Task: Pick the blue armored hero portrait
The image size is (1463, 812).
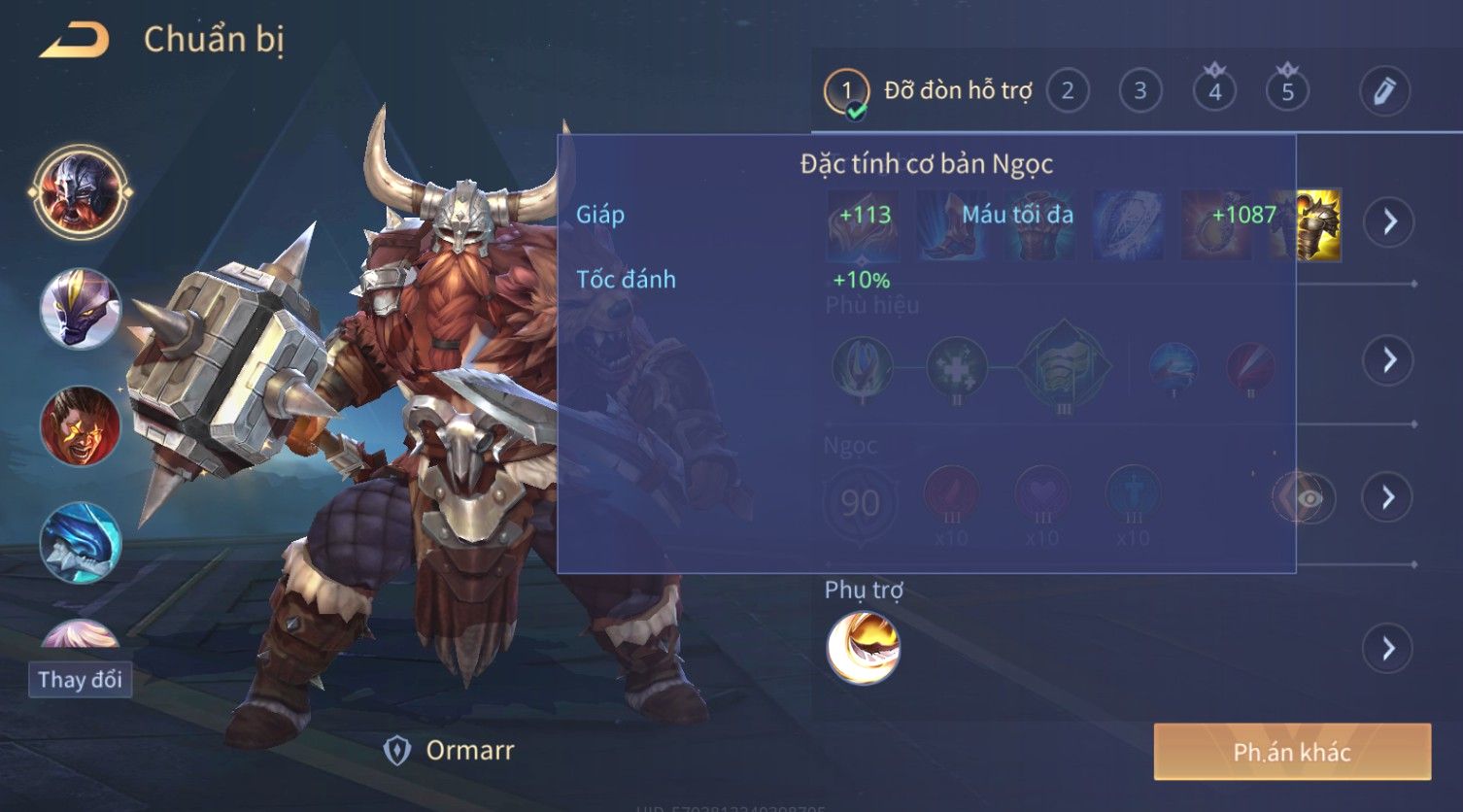Action: (x=80, y=542)
